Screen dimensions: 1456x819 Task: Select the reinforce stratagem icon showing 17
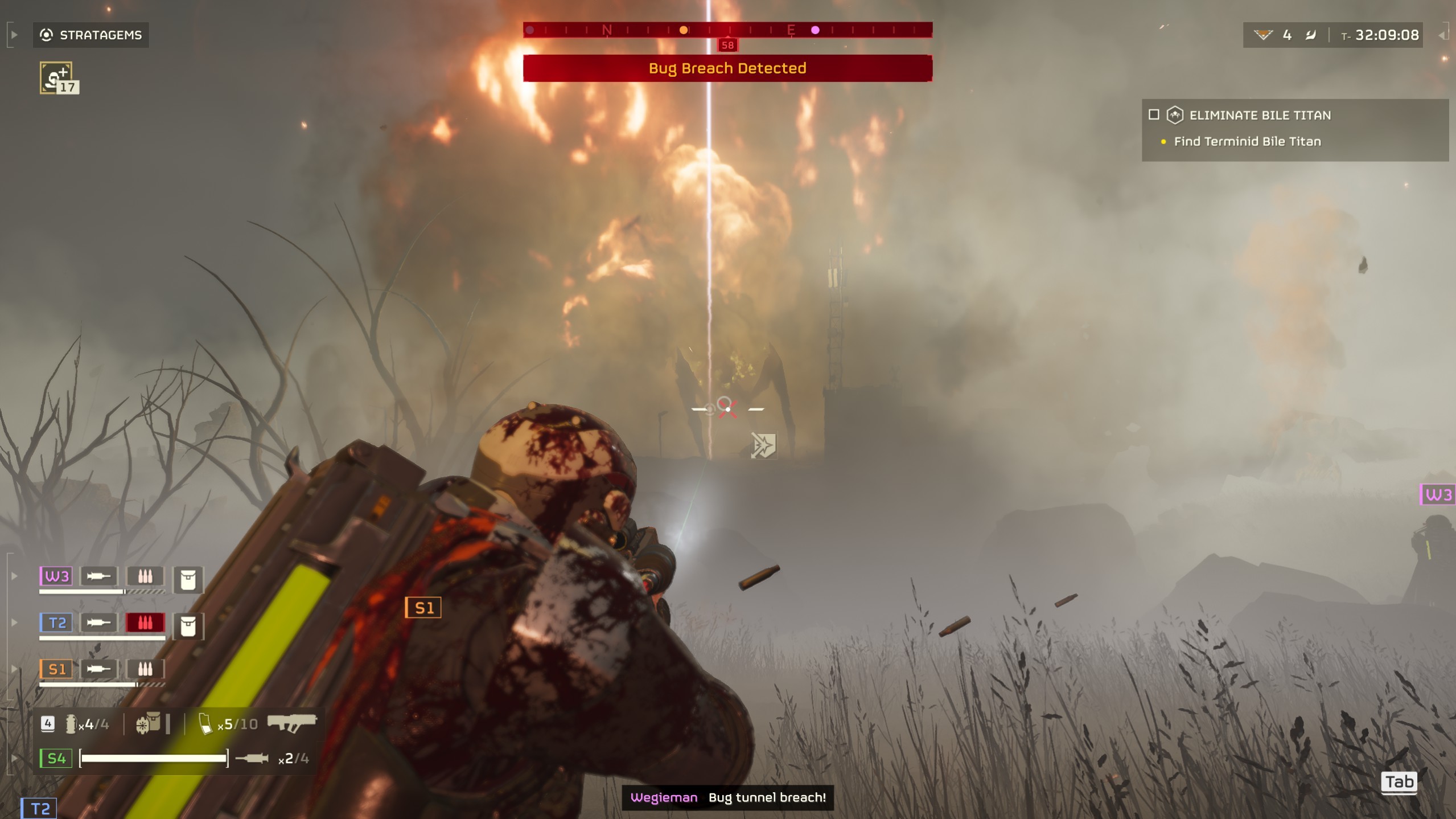[x=58, y=78]
